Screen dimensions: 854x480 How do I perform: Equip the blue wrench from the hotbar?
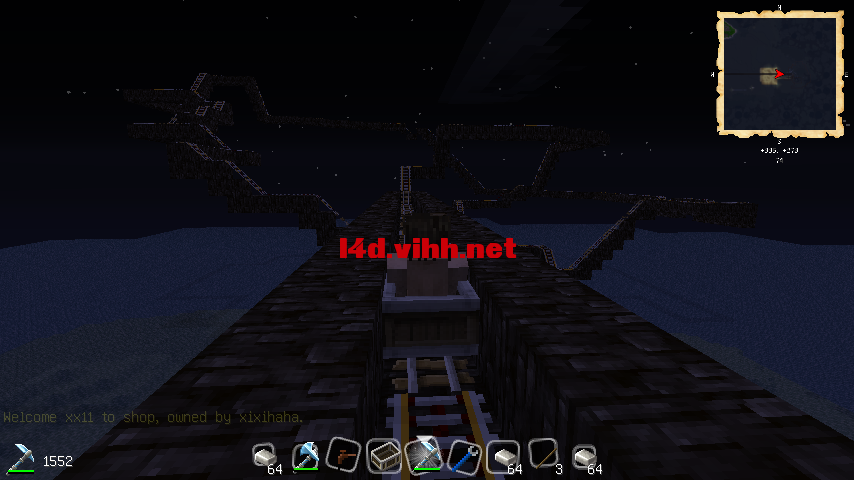[x=463, y=456]
